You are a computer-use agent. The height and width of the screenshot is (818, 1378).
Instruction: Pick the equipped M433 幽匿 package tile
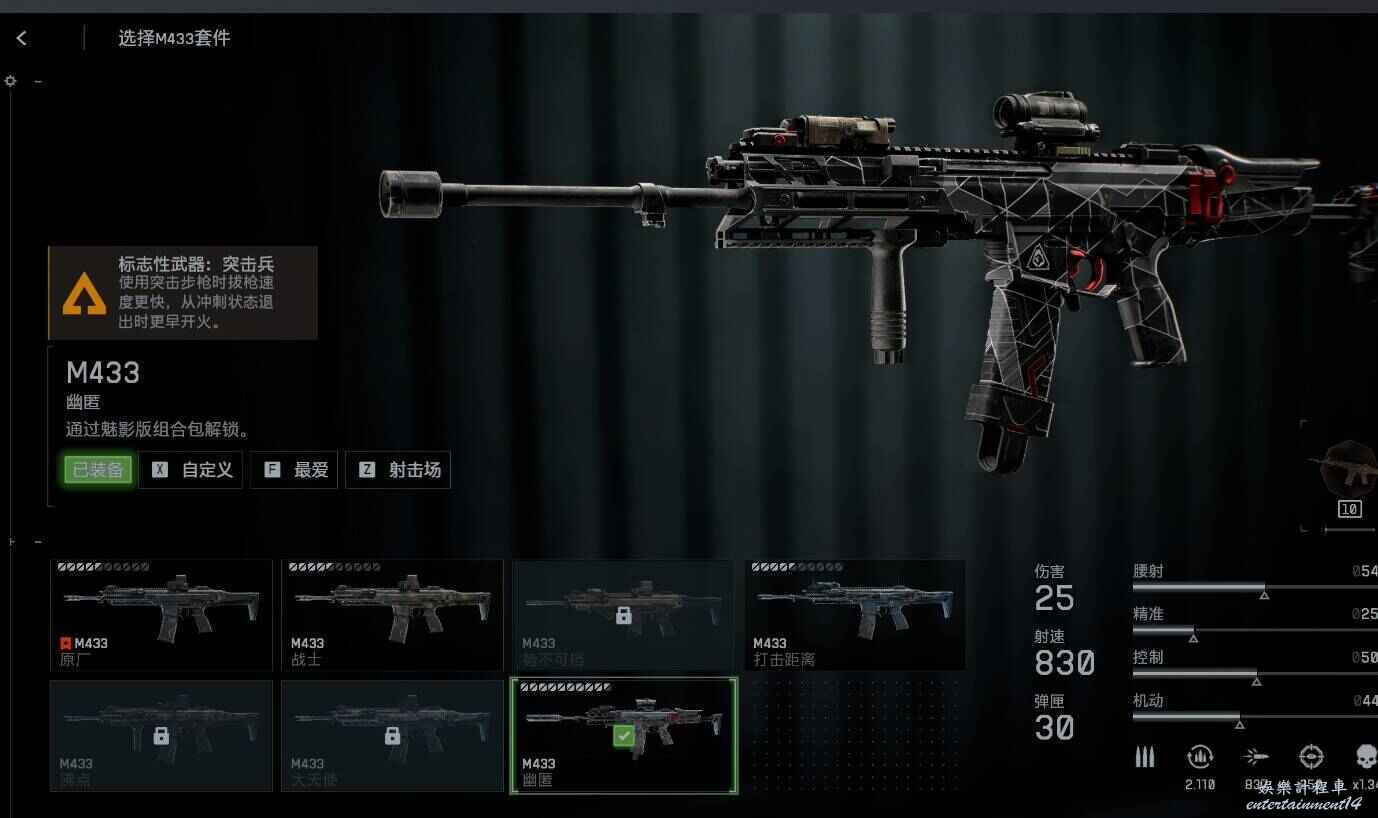click(624, 735)
